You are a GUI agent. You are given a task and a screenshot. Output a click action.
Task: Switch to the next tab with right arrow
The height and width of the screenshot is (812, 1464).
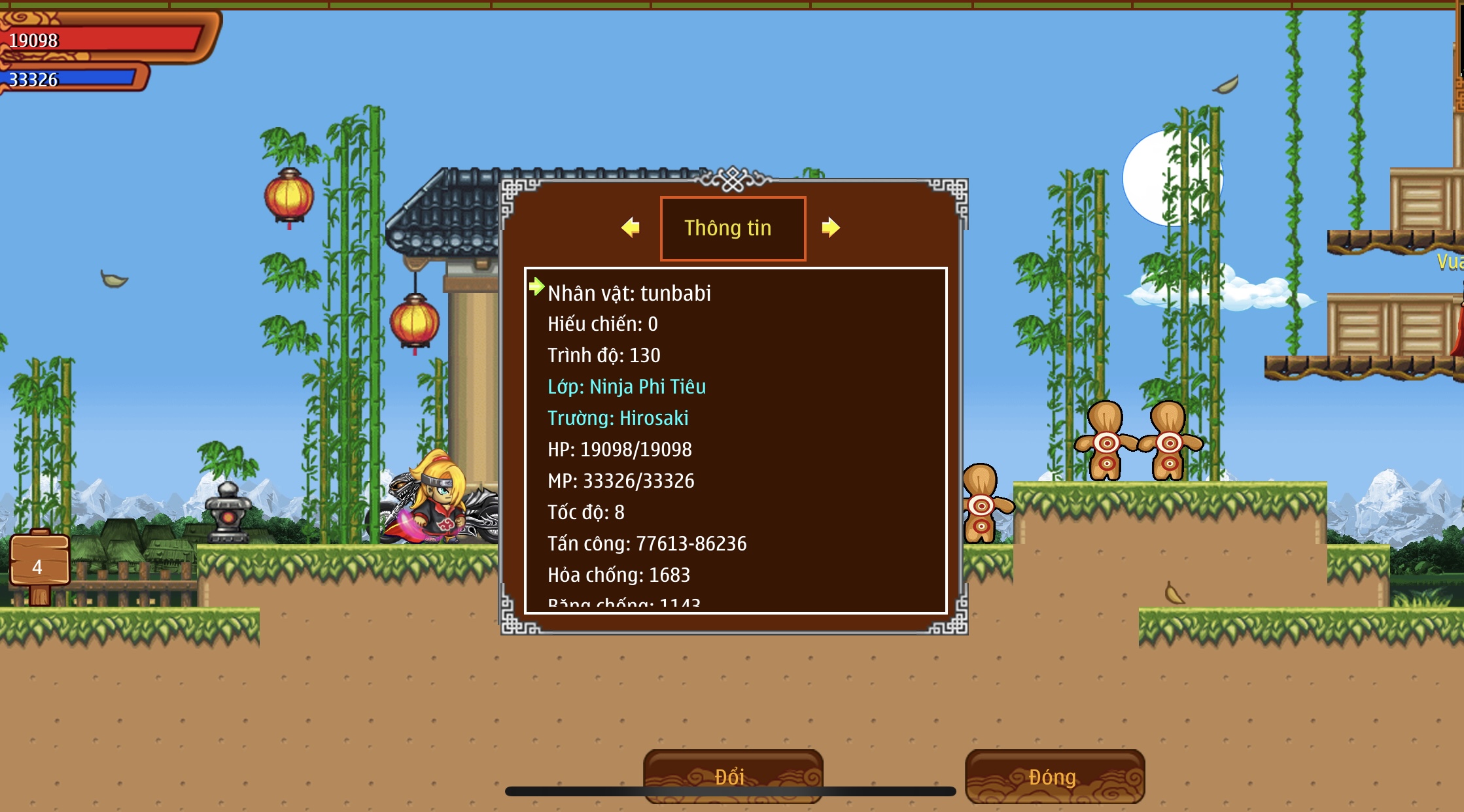pyautogui.click(x=831, y=228)
